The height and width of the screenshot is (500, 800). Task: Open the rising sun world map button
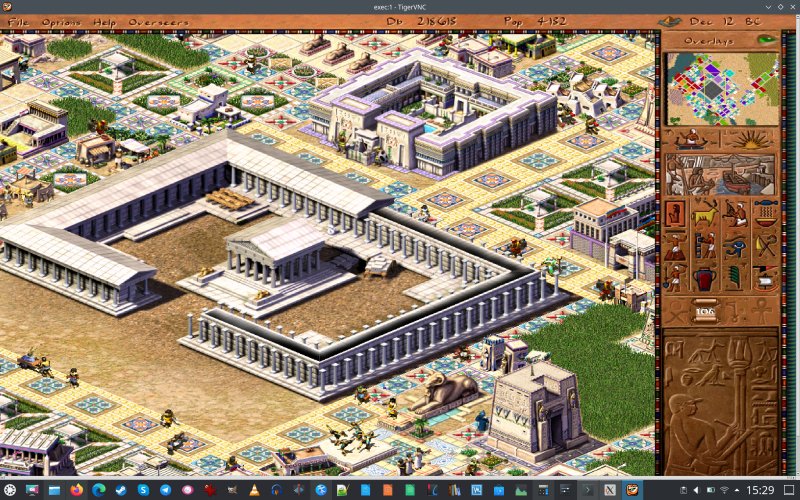tap(750, 138)
